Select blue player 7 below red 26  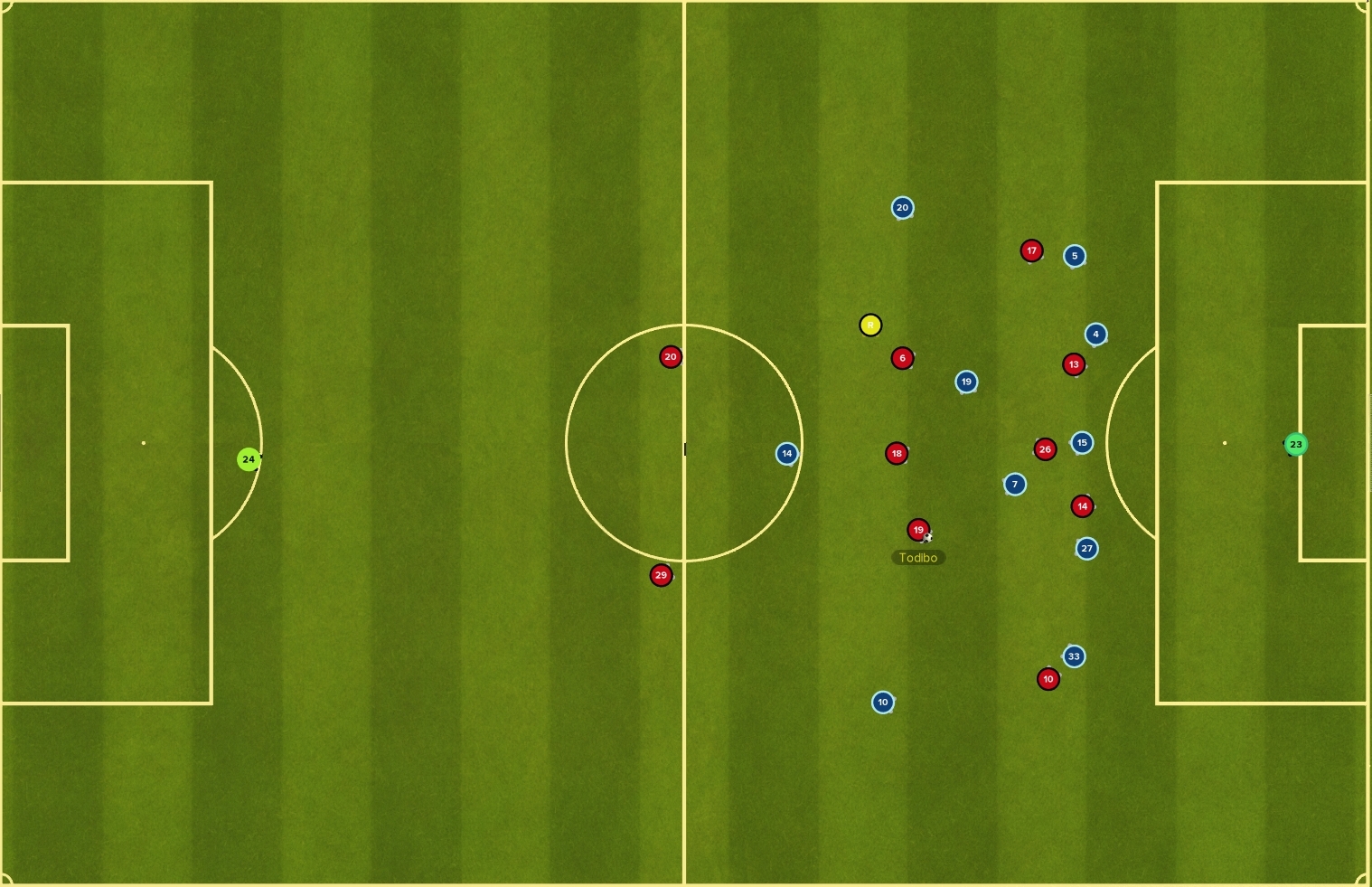click(1014, 484)
